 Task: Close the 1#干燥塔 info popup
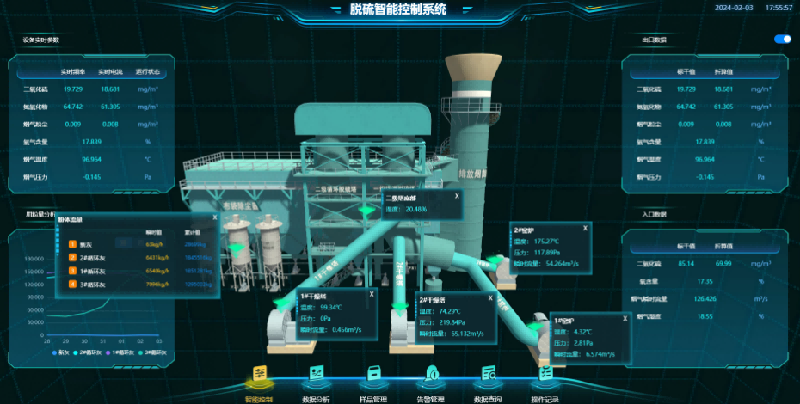click(372, 294)
